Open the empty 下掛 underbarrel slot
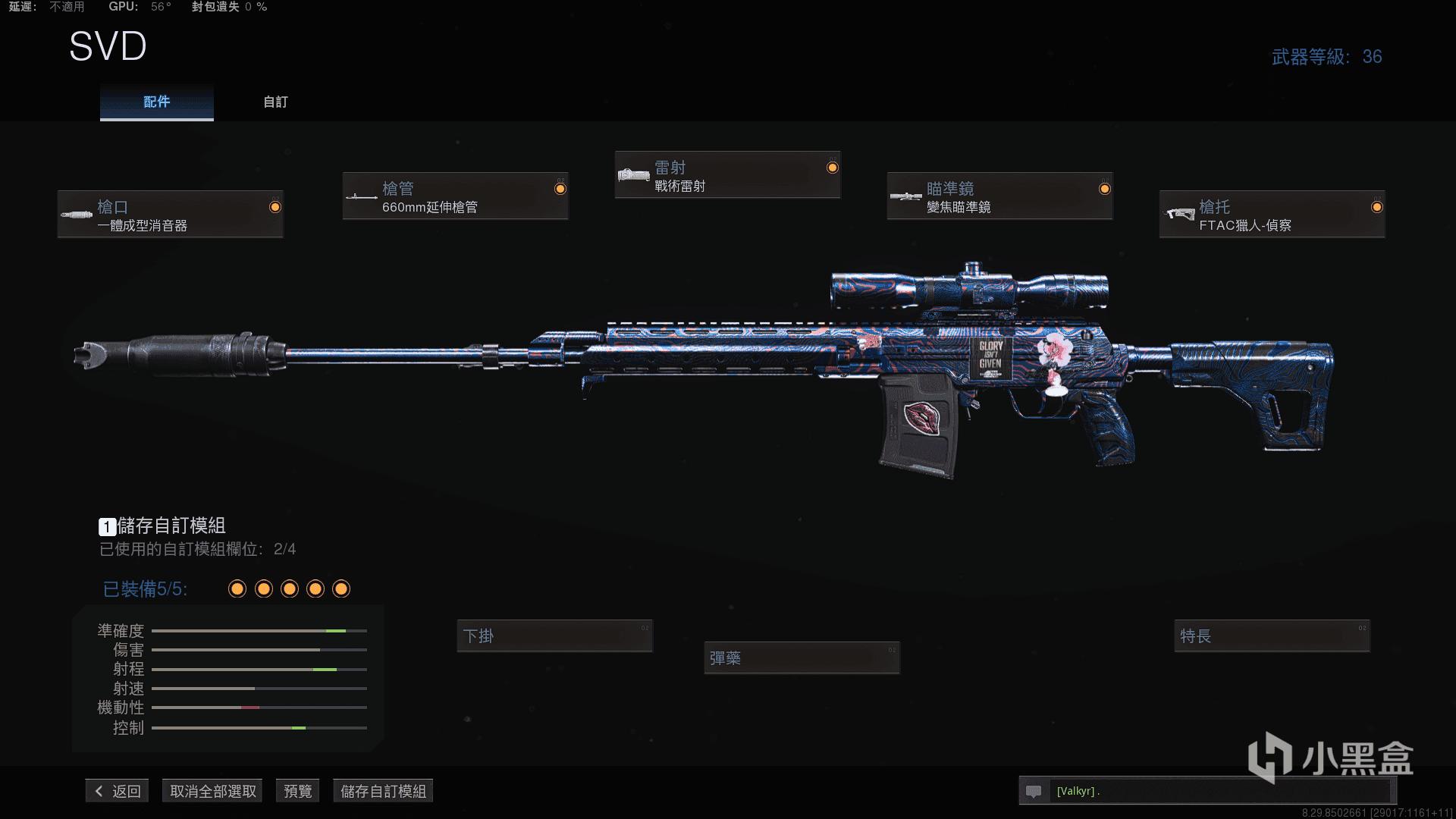 (554, 636)
